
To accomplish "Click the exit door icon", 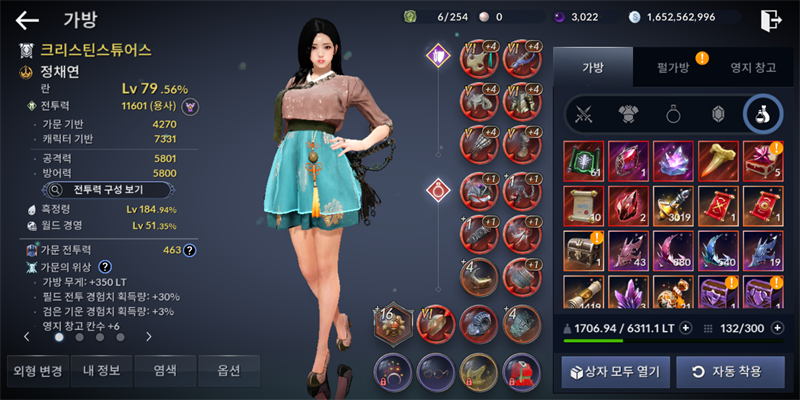I will (770, 19).
